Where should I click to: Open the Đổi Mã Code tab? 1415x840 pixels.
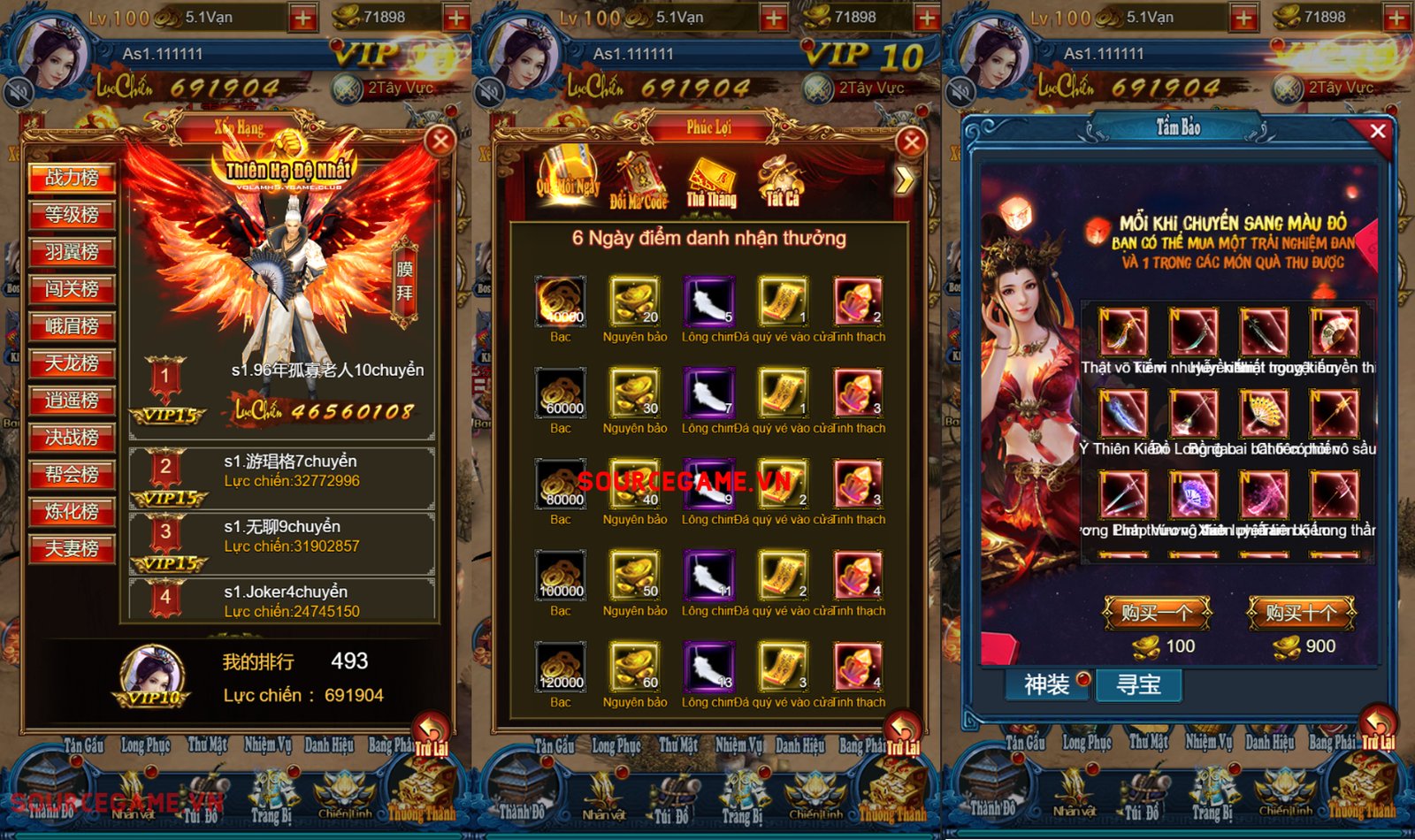point(639,181)
